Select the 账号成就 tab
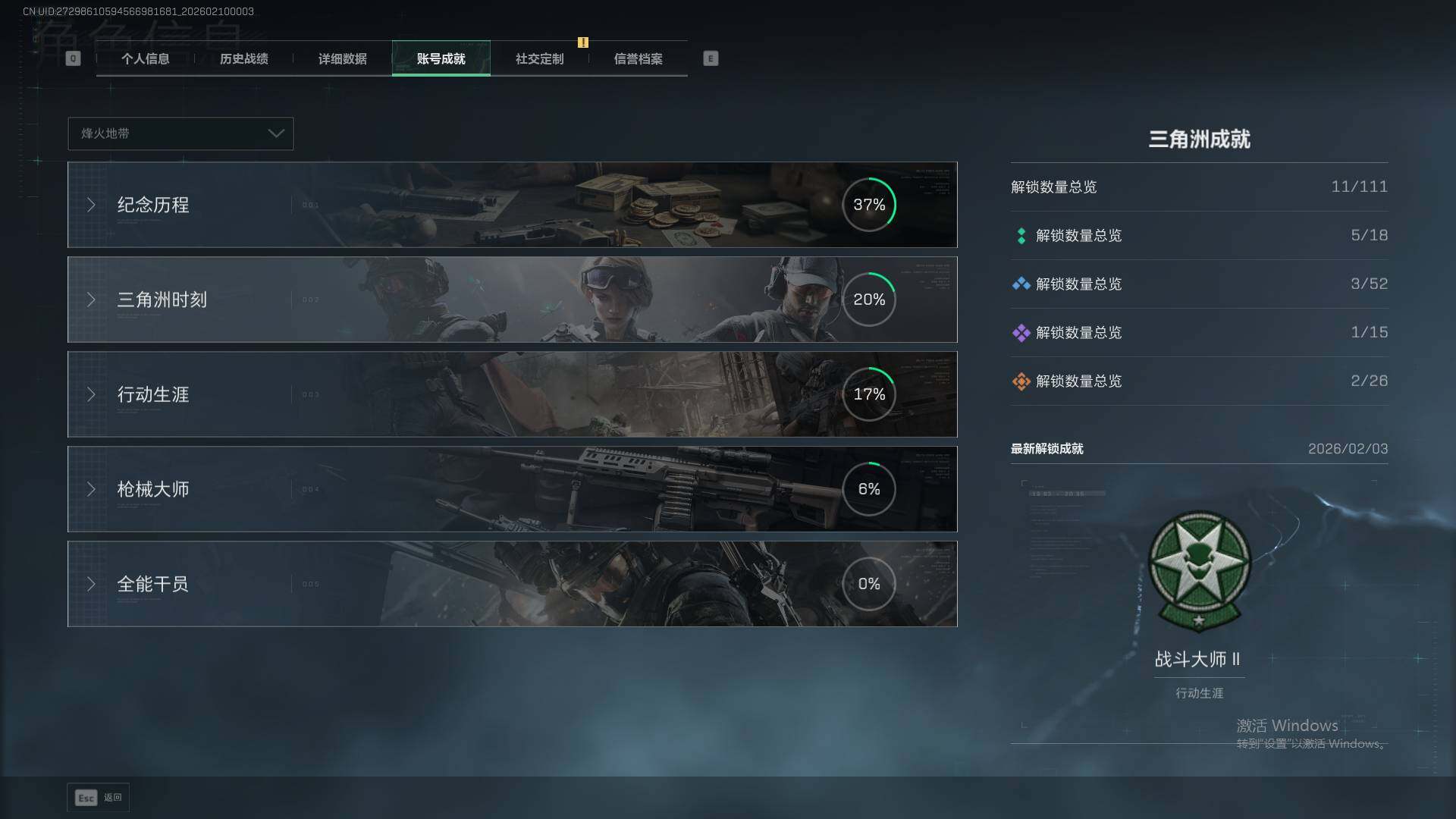 coord(441,58)
